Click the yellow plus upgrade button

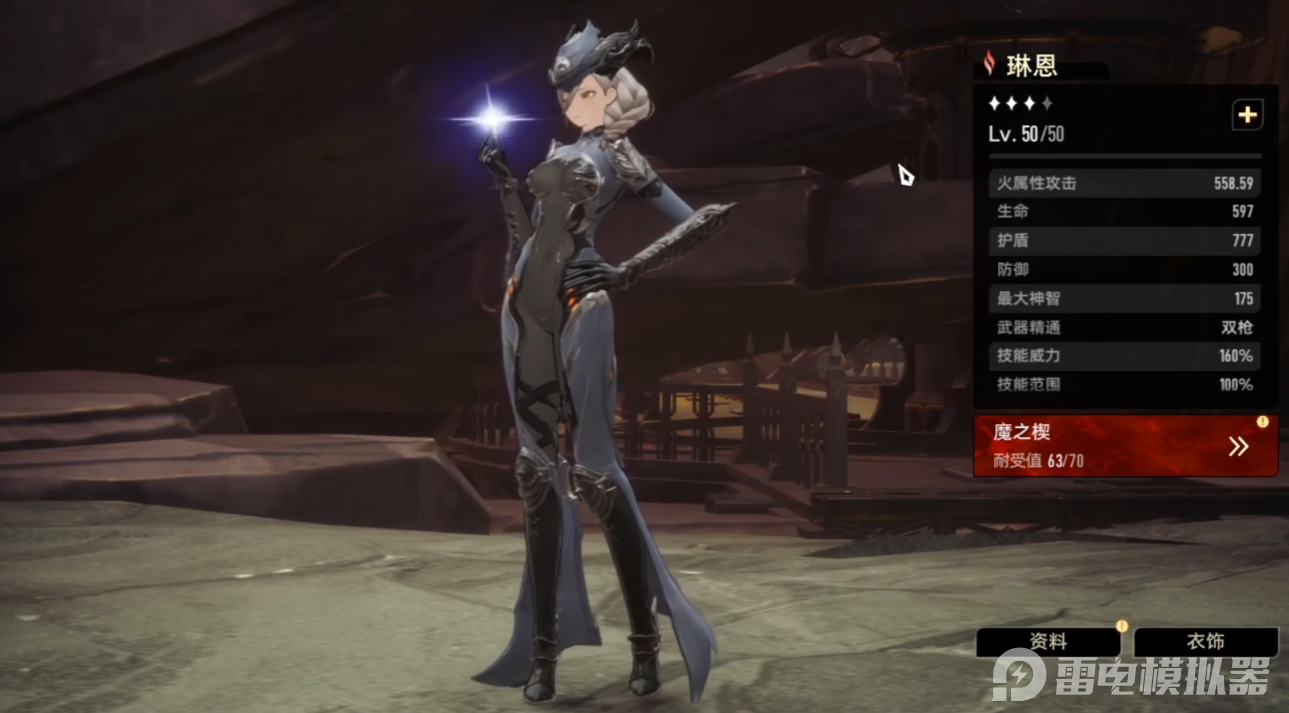point(1247,115)
